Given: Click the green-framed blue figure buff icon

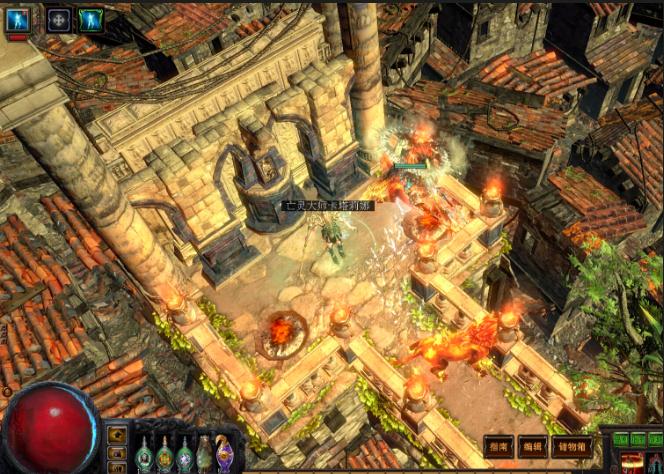Looking at the screenshot, I should [x=91, y=19].
